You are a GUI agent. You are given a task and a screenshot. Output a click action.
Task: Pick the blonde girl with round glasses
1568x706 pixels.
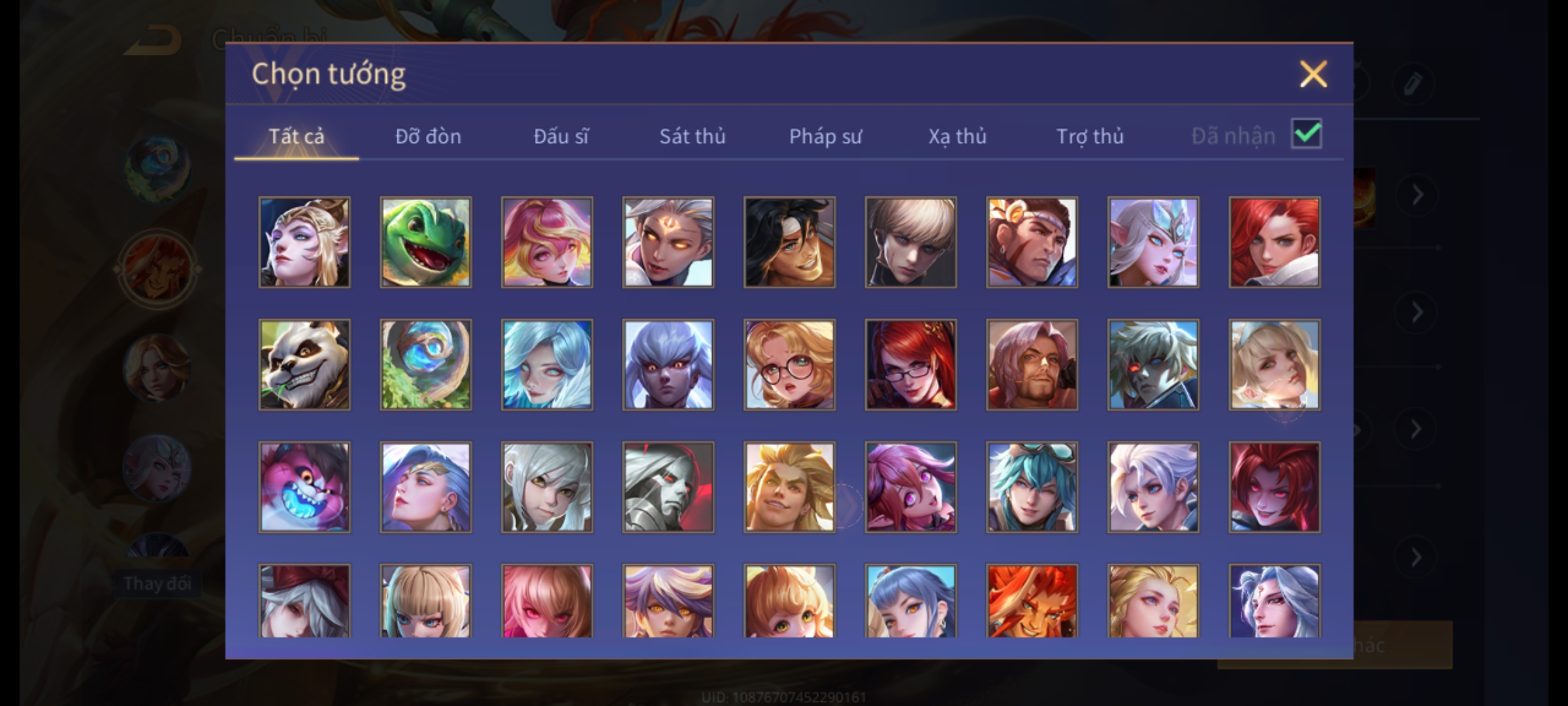789,365
